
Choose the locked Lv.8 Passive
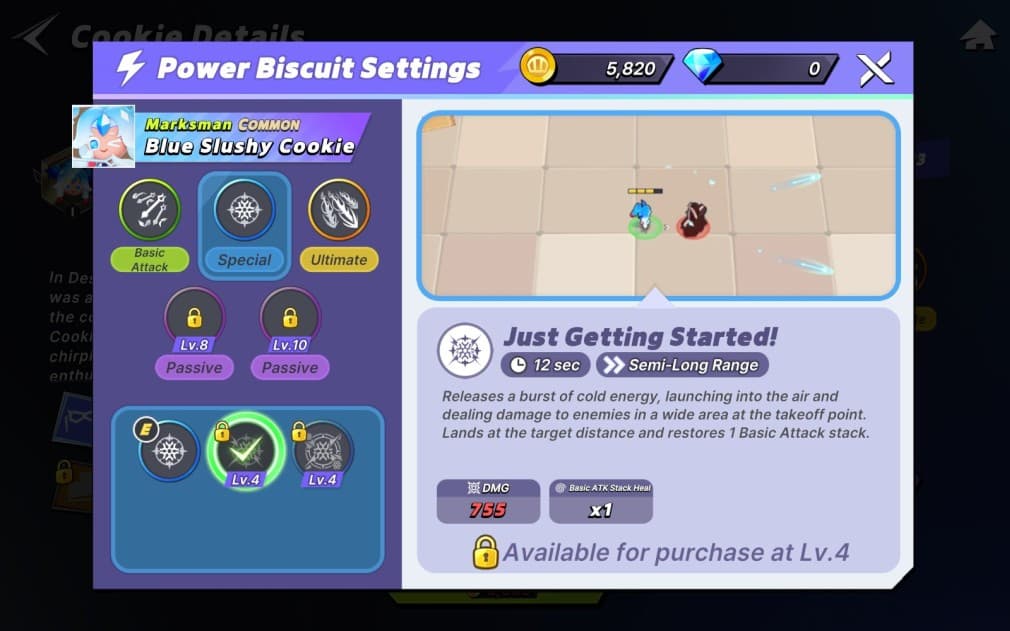[194, 320]
